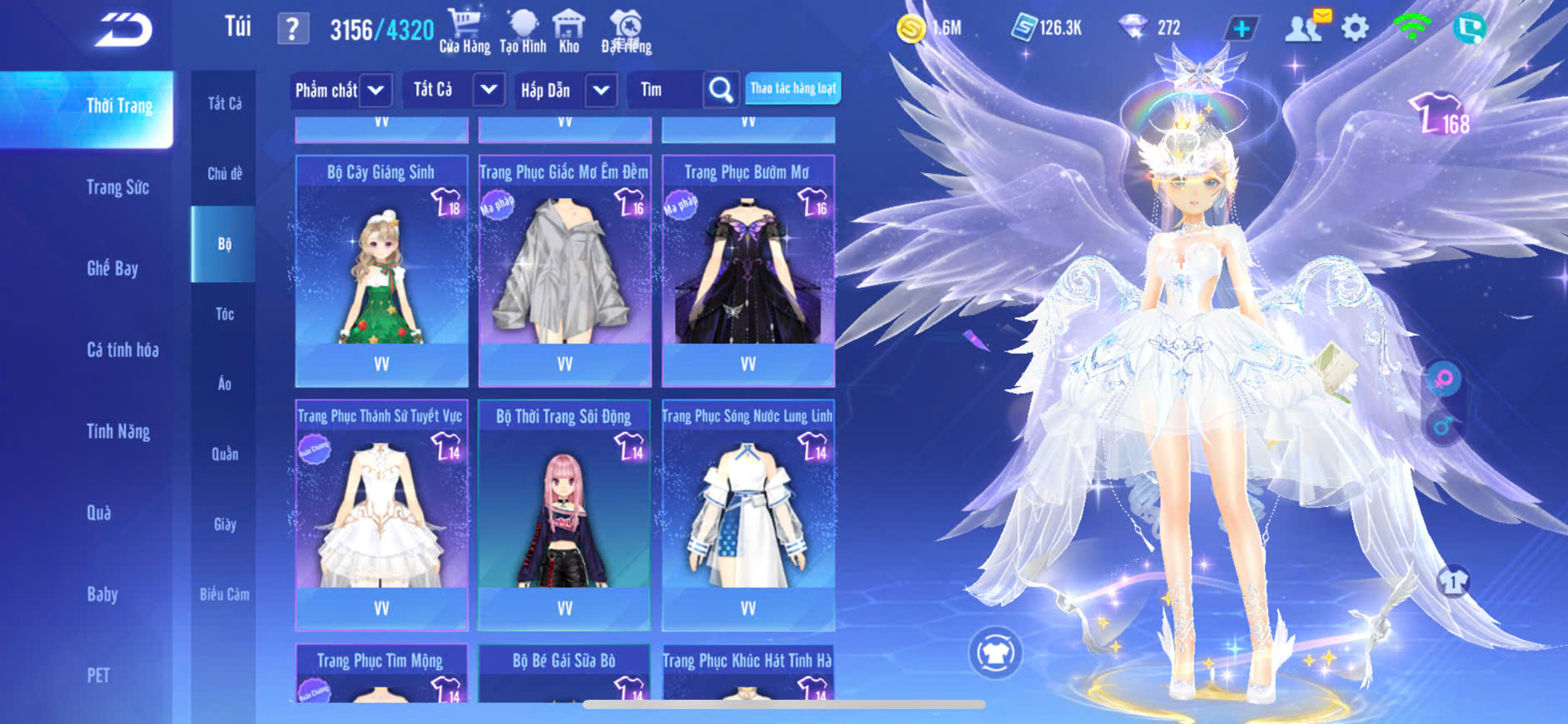1568x724 pixels.
Task: Open the gear settings icon
Action: click(1355, 28)
